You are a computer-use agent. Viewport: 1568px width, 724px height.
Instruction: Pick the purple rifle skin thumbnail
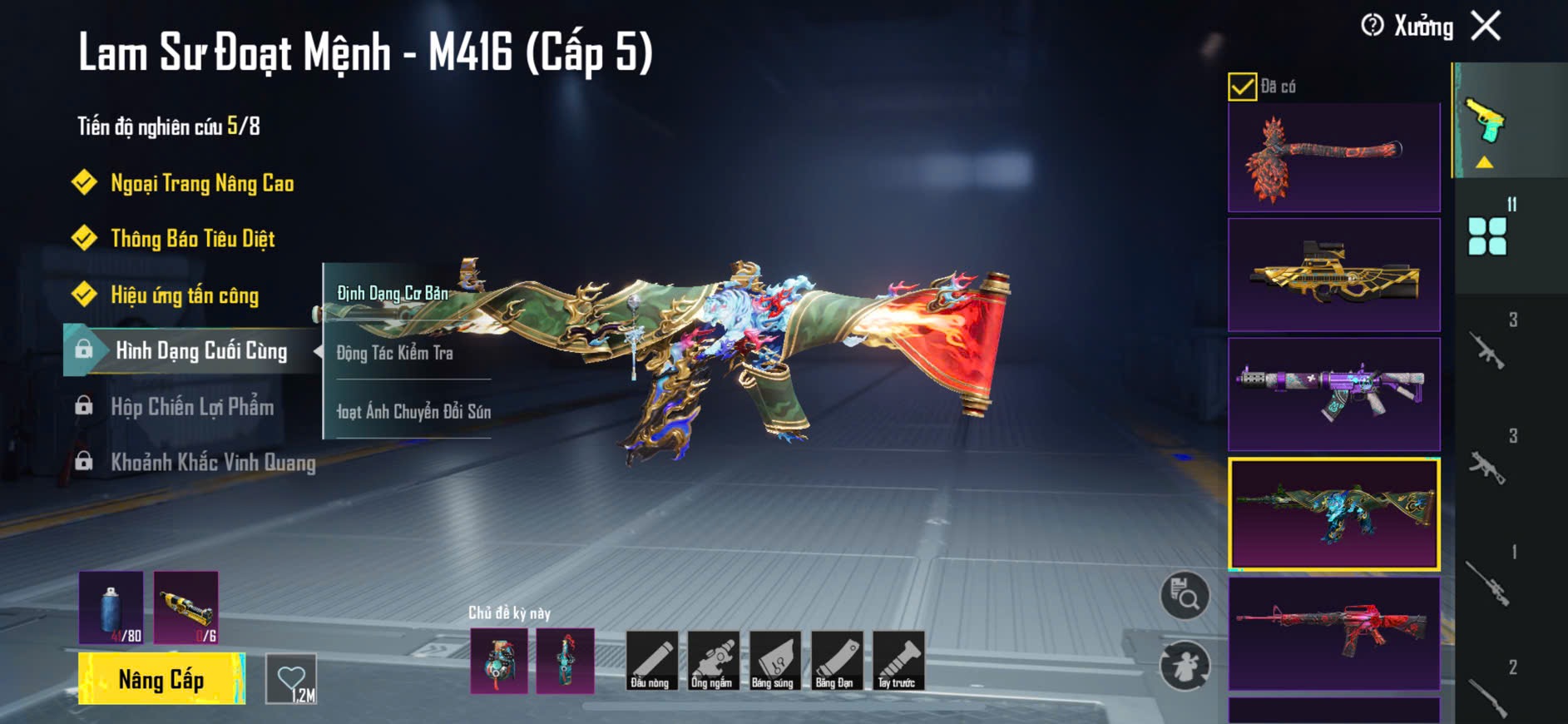tap(1333, 394)
